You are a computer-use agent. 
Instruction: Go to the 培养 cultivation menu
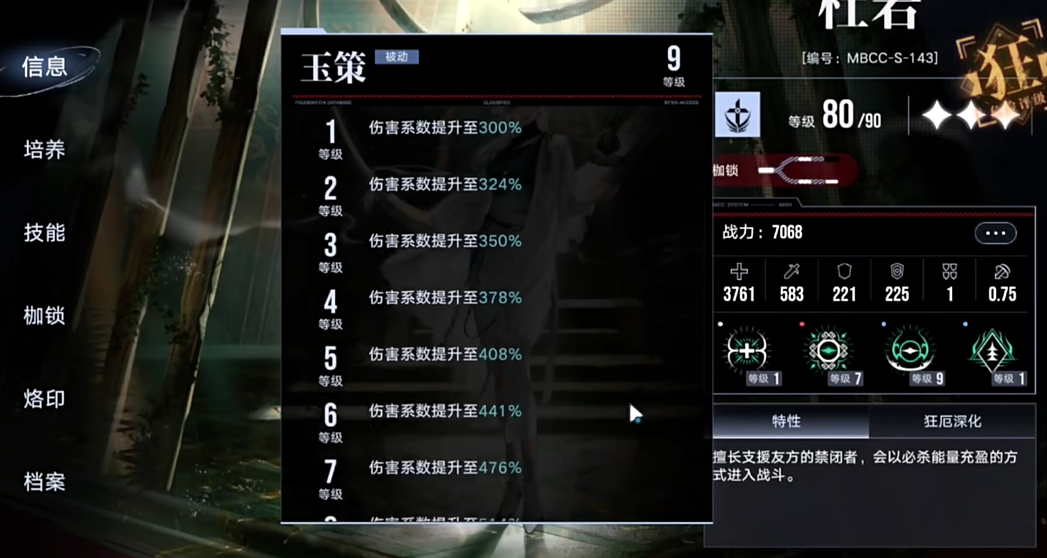(45, 150)
